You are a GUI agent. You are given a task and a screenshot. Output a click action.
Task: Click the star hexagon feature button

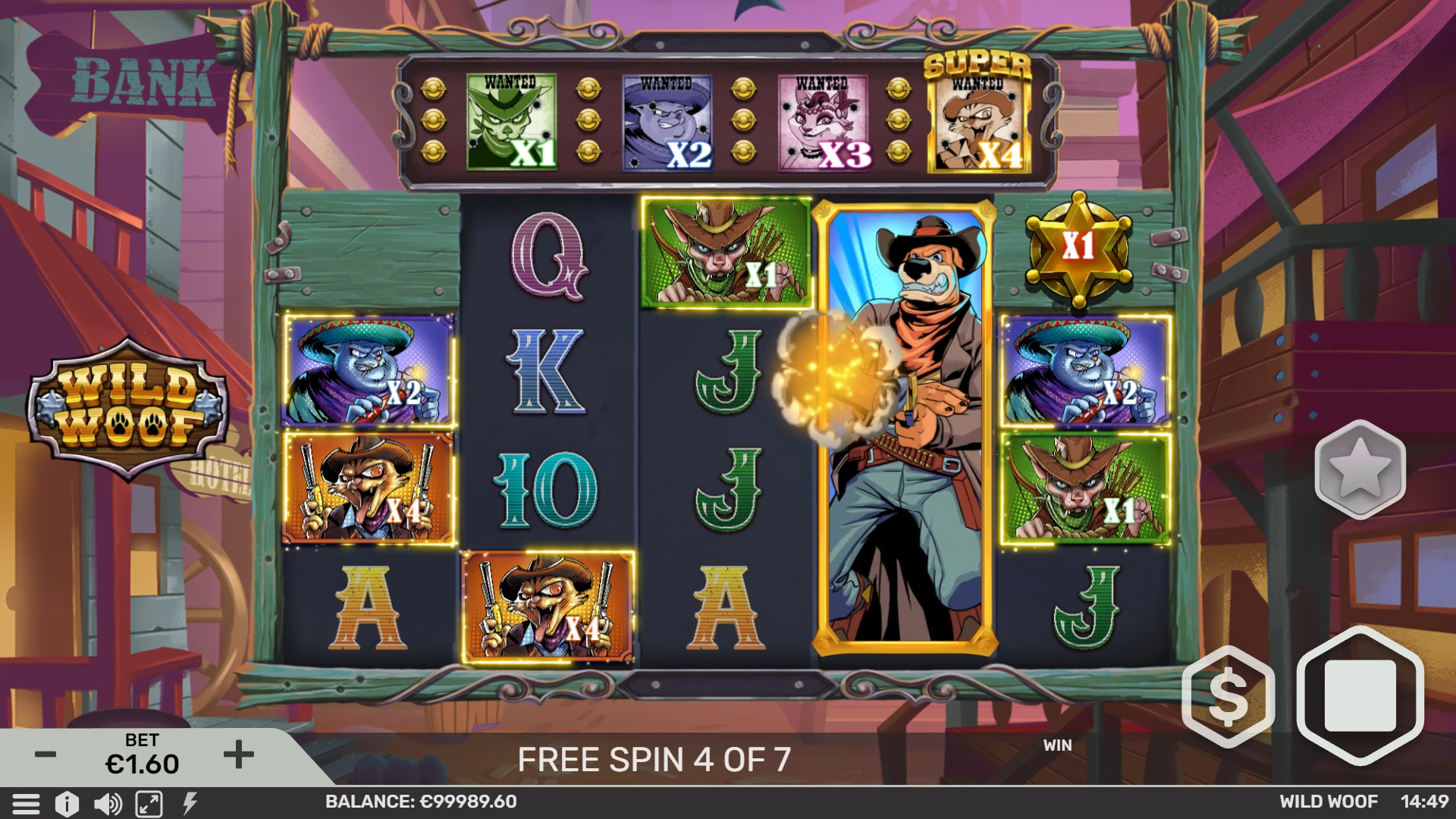pos(1360,469)
